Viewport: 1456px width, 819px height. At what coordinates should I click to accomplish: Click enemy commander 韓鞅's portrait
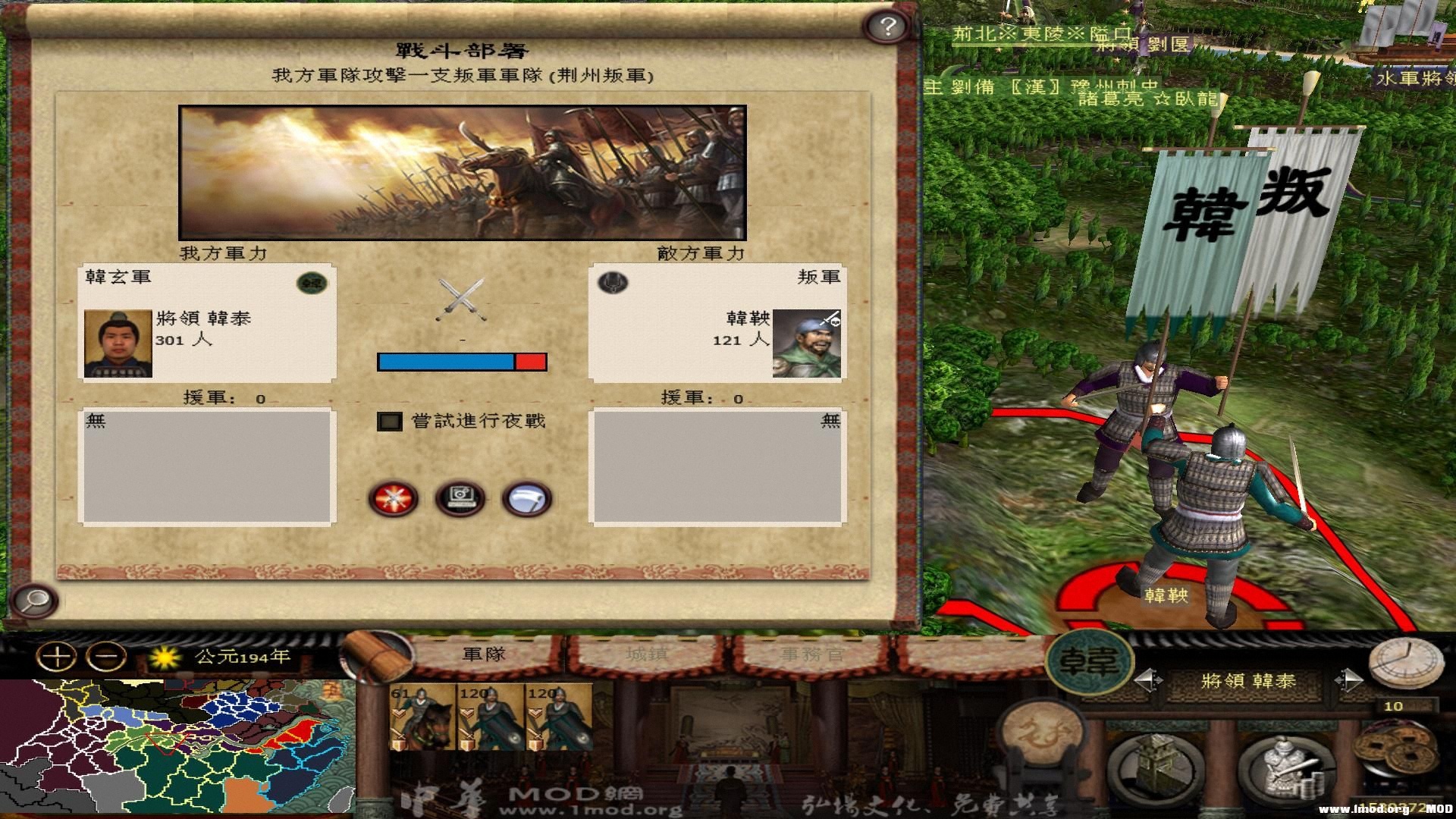[x=808, y=344]
